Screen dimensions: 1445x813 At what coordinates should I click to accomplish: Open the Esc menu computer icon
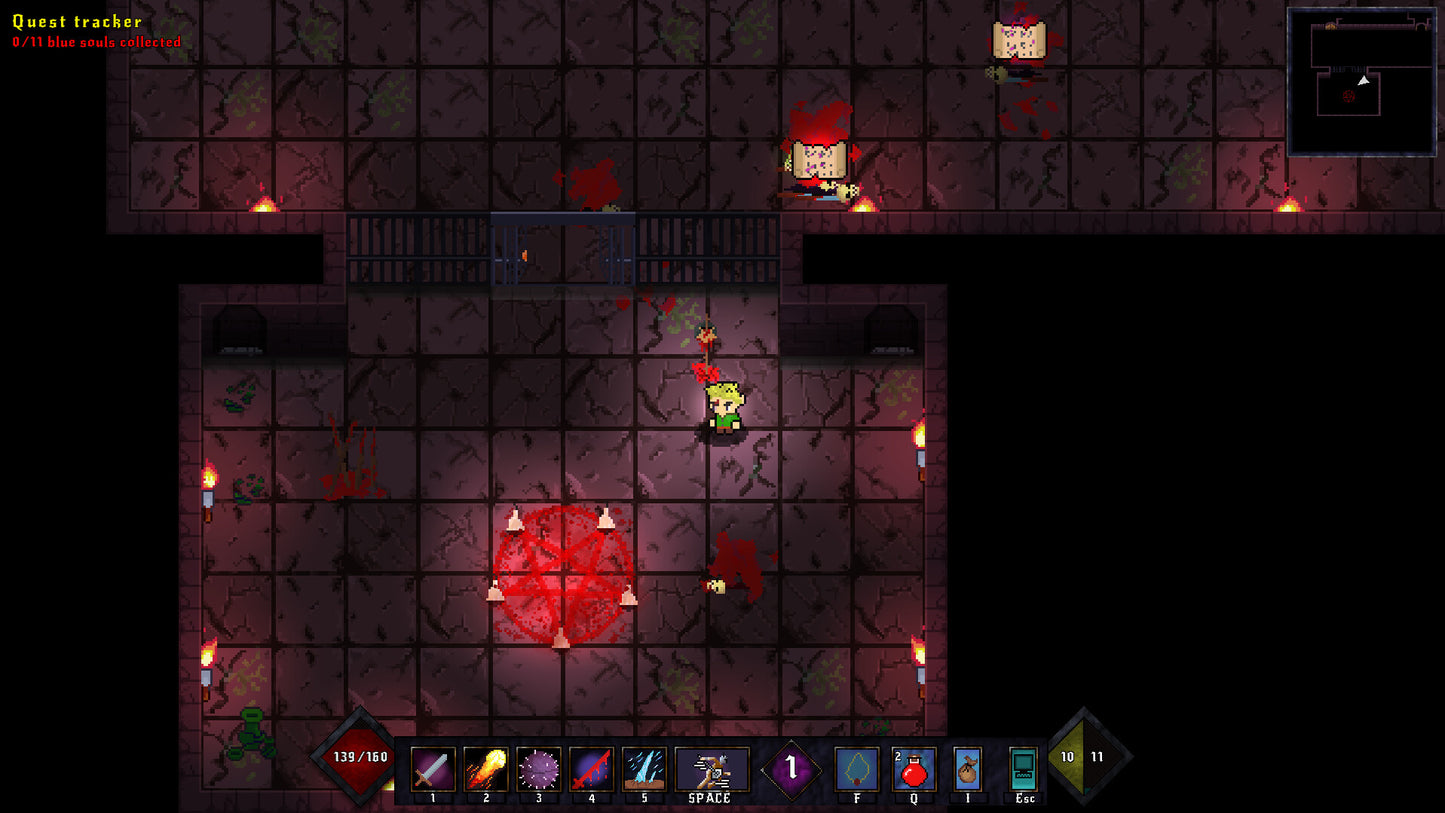click(x=1024, y=770)
